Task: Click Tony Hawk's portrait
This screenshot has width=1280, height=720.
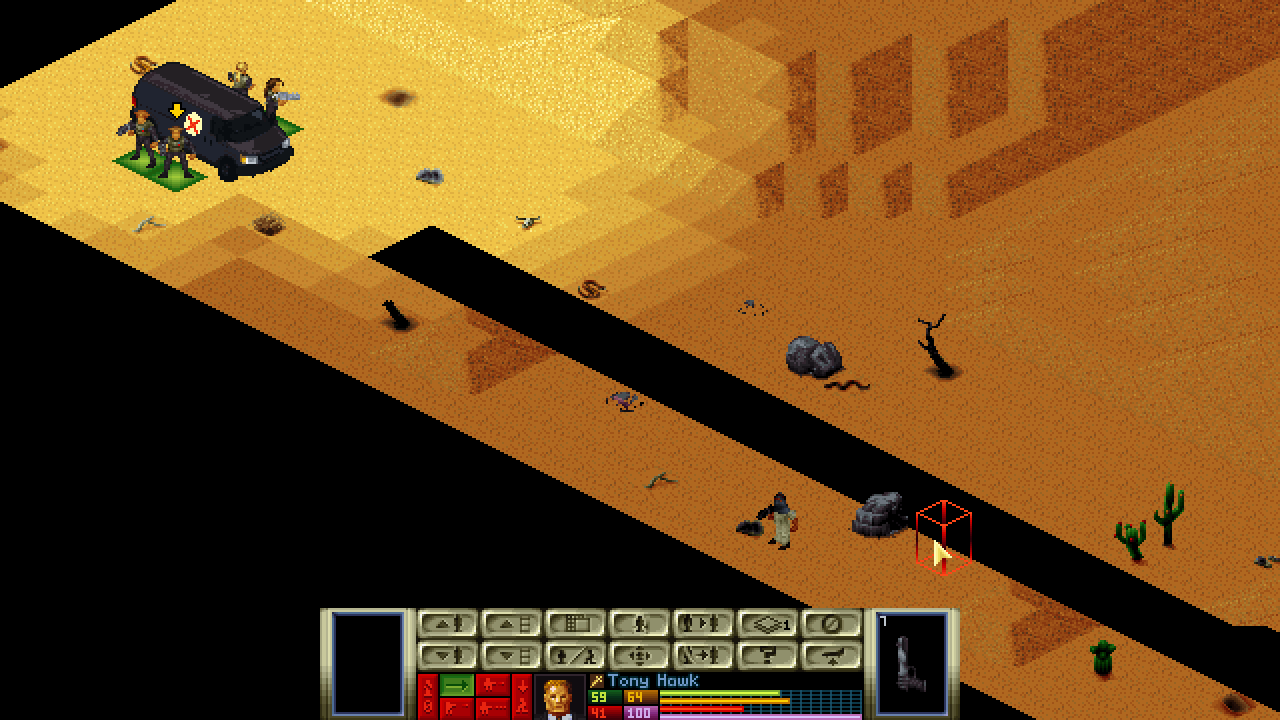Action: click(559, 698)
